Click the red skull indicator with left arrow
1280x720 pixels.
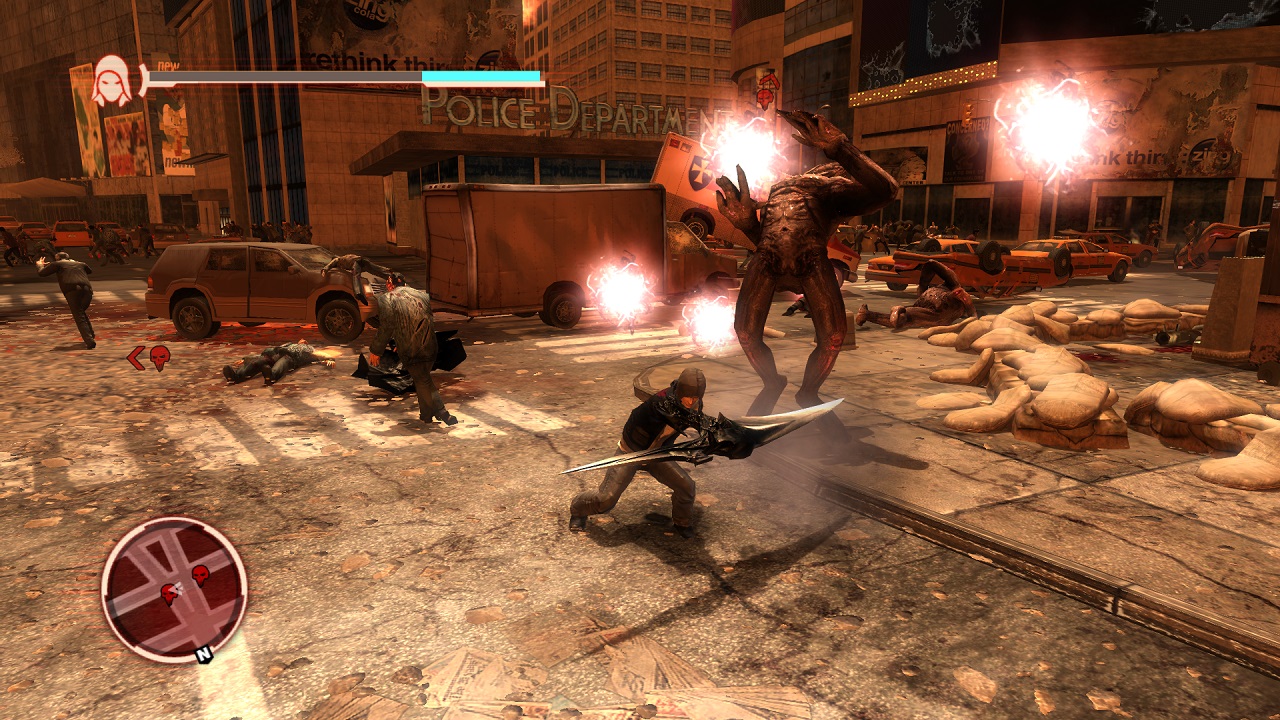pos(149,357)
